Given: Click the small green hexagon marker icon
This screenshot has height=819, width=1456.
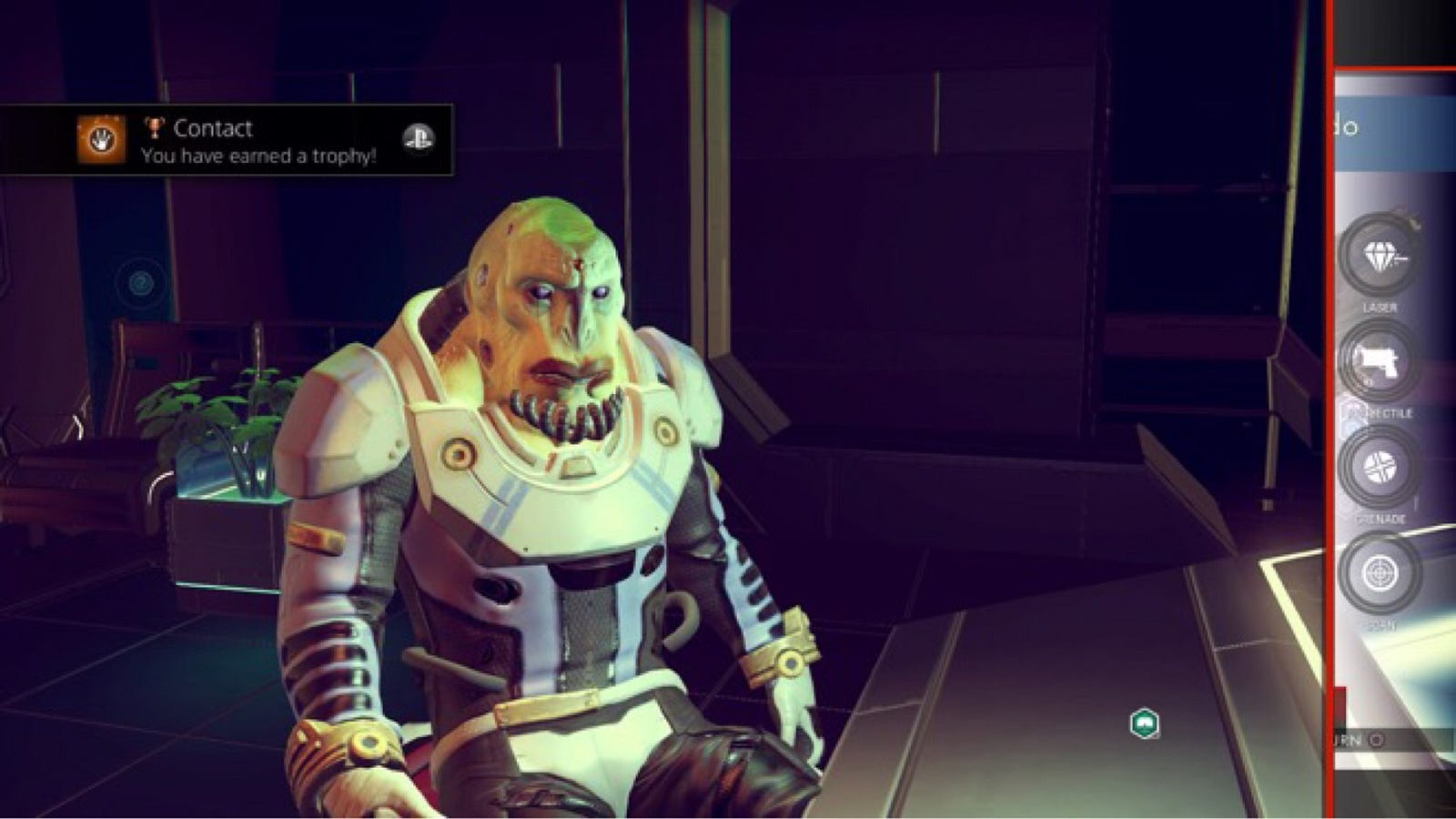Looking at the screenshot, I should coord(1144,723).
